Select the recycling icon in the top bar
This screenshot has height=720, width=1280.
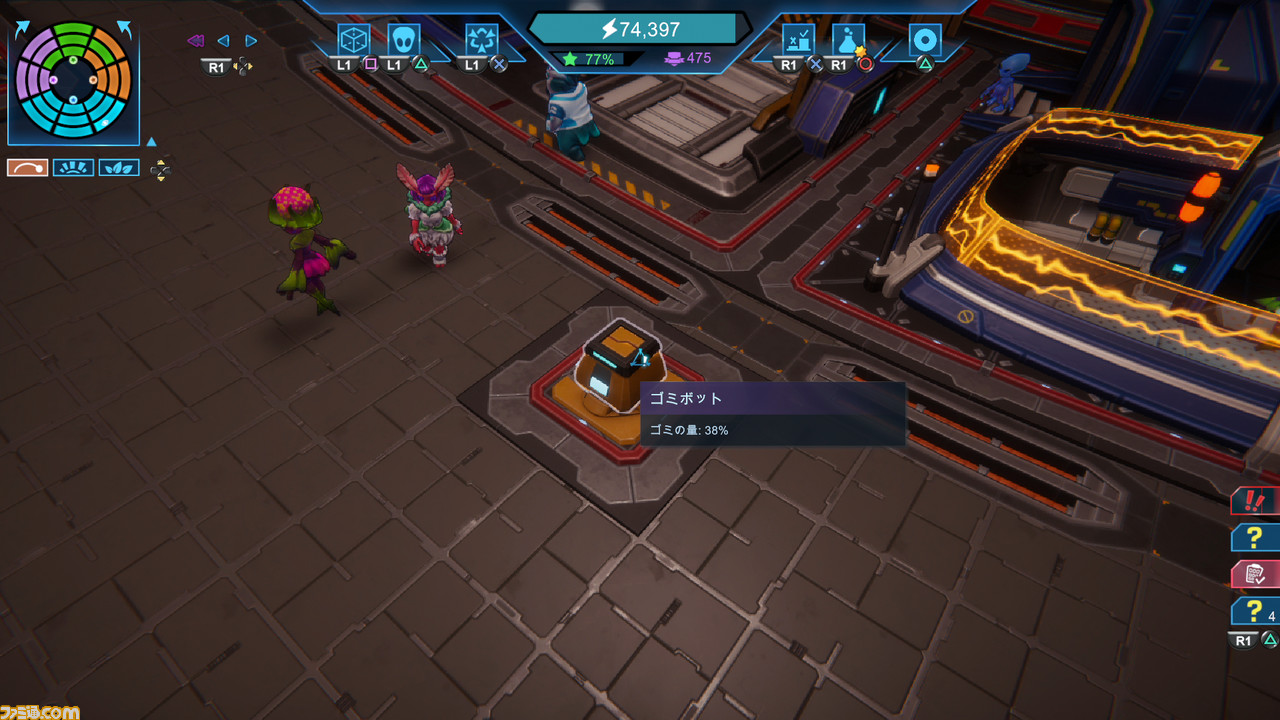point(482,40)
